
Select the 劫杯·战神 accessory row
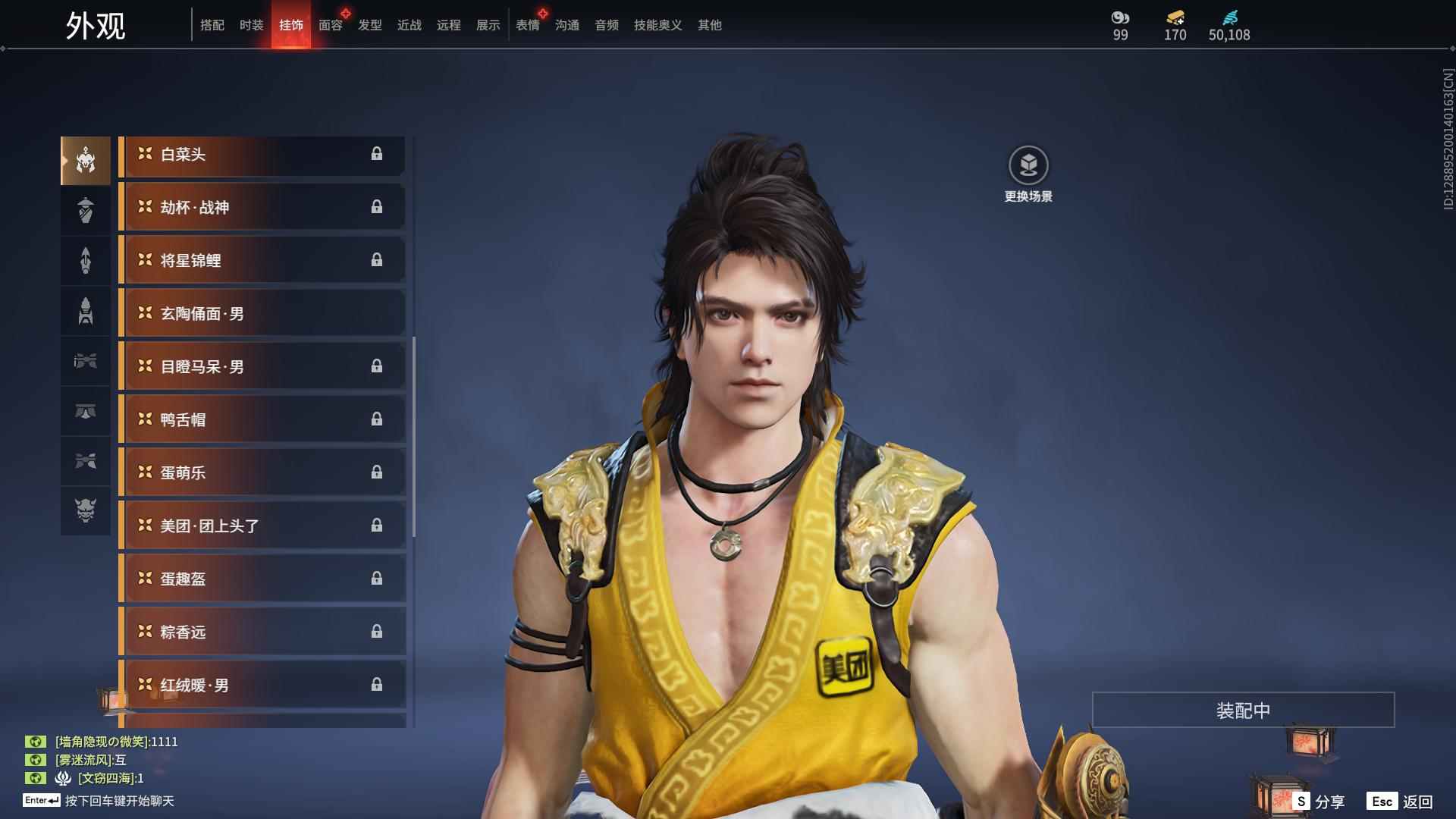262,208
